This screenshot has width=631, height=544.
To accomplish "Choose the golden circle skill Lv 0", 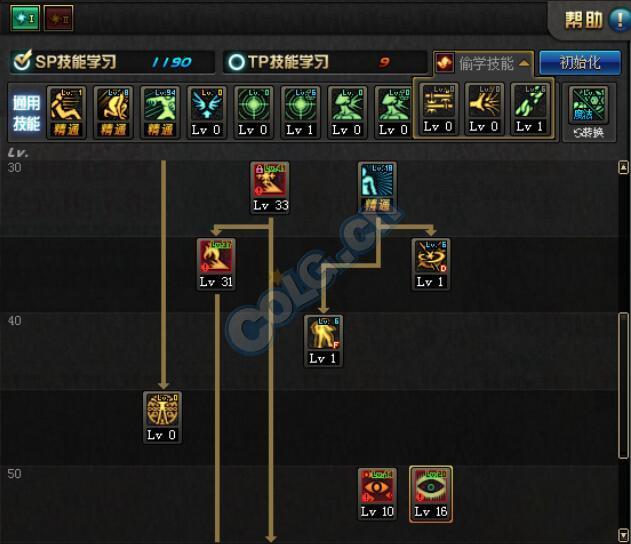I will (x=162, y=415).
